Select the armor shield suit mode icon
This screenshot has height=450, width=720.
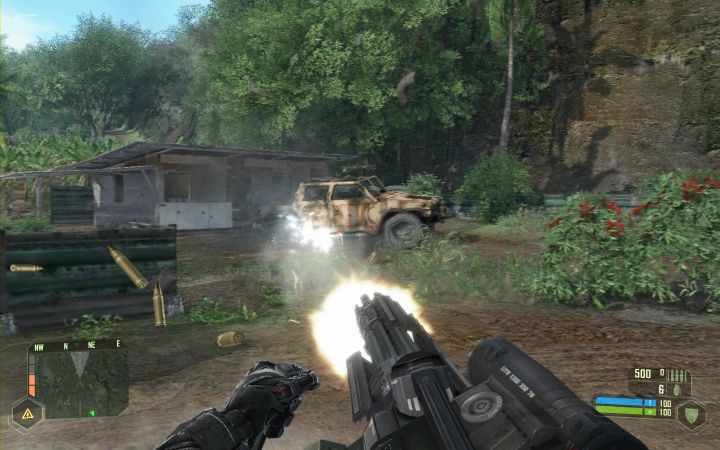pyautogui.click(x=690, y=414)
